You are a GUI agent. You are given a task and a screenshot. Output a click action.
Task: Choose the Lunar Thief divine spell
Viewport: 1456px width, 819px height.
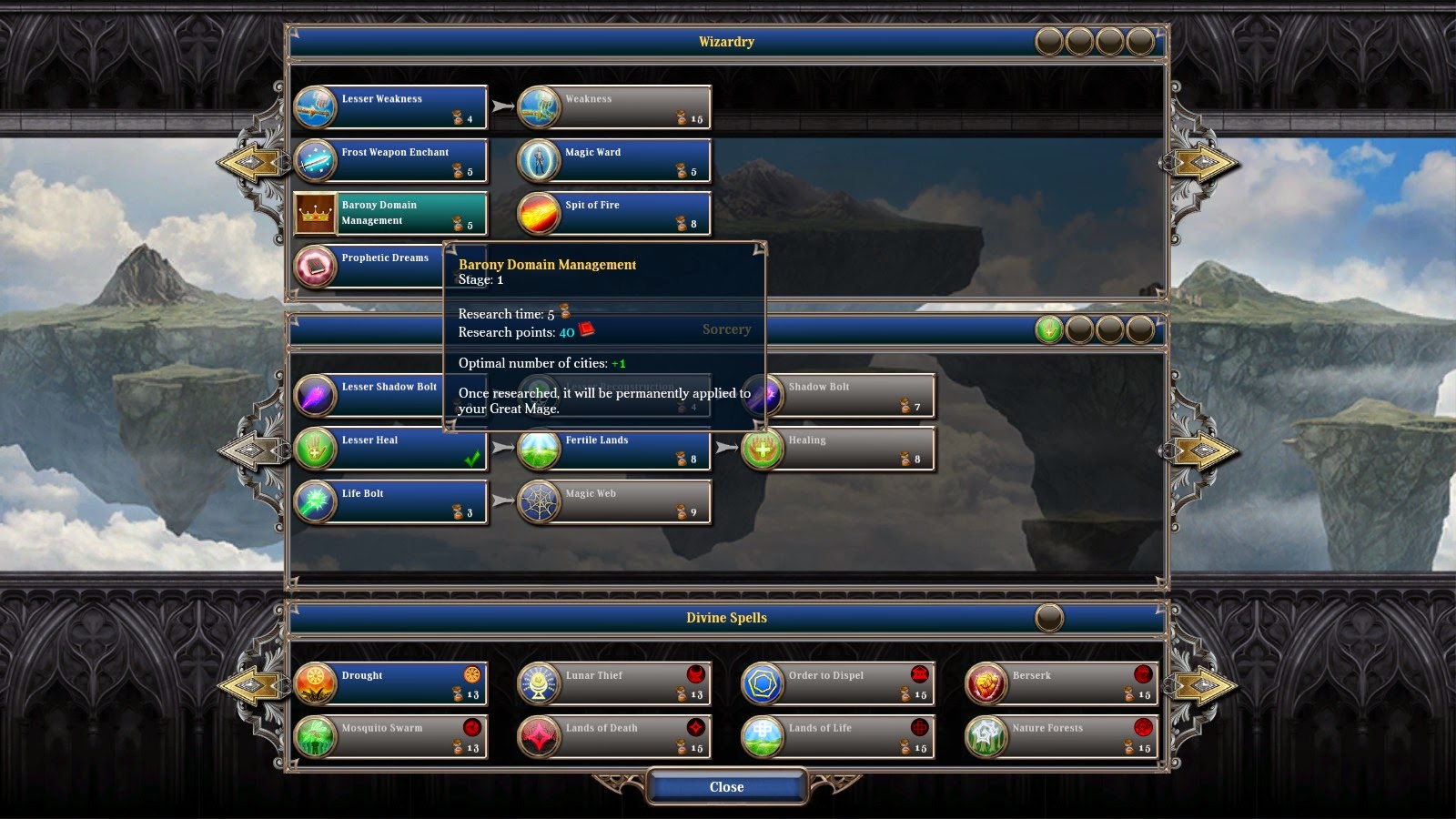(614, 683)
